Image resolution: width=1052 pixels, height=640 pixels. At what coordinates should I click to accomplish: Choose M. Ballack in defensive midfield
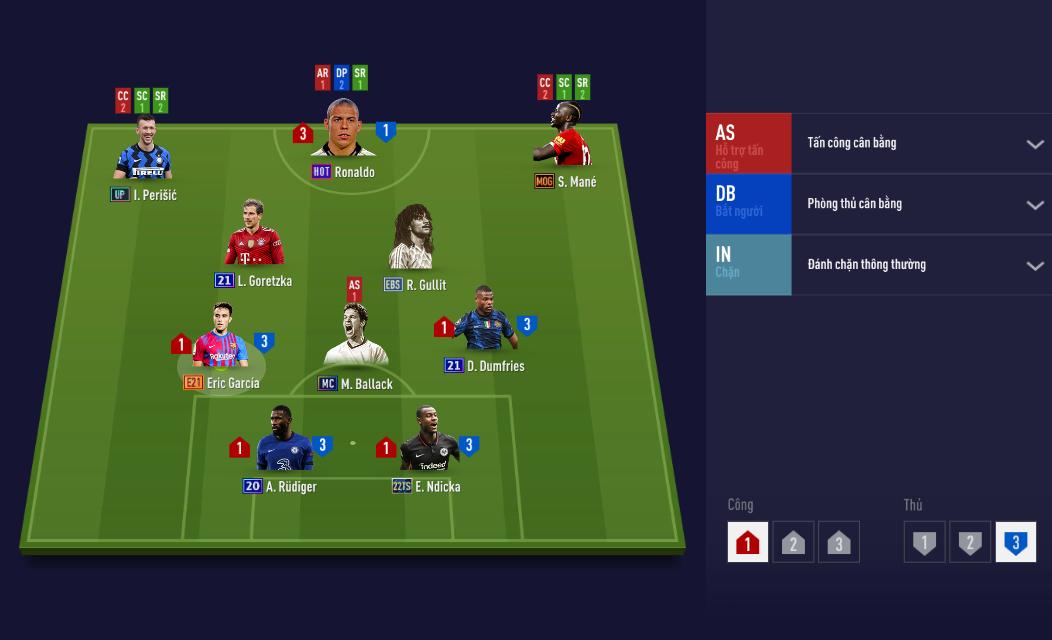pyautogui.click(x=356, y=338)
